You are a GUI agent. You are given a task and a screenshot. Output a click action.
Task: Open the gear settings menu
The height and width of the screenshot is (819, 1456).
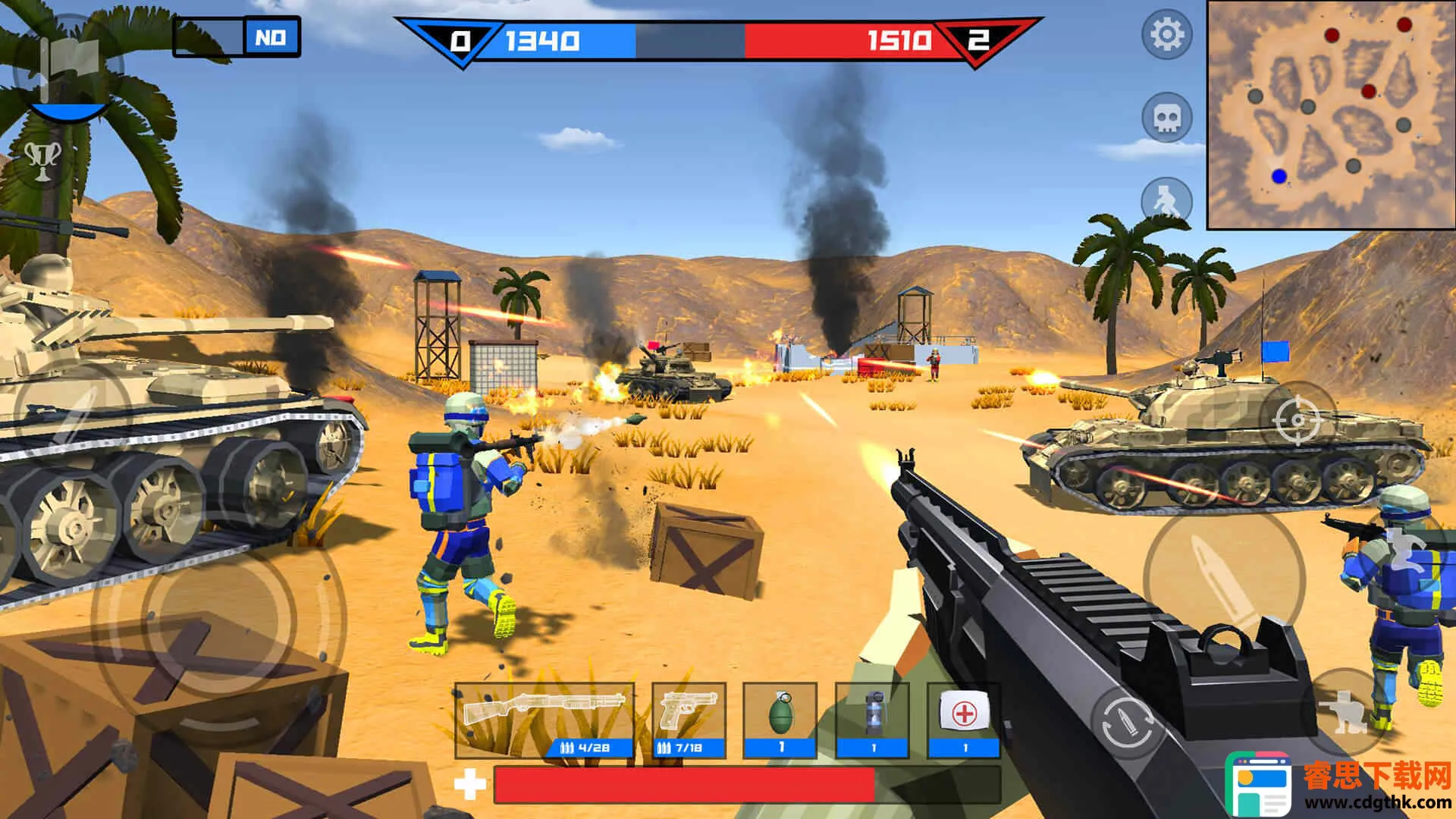[x=1166, y=35]
